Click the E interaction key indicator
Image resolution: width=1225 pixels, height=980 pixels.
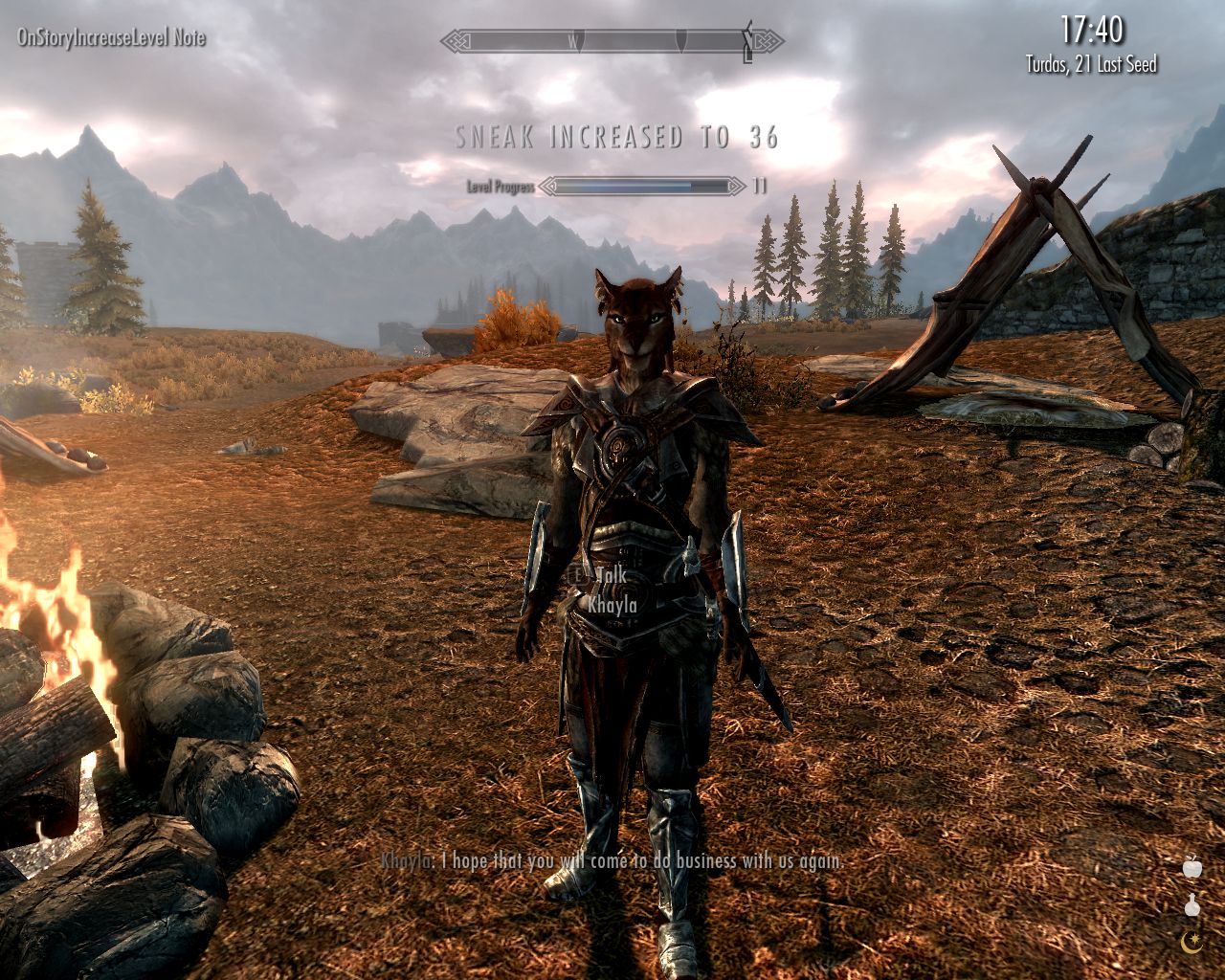[575, 576]
